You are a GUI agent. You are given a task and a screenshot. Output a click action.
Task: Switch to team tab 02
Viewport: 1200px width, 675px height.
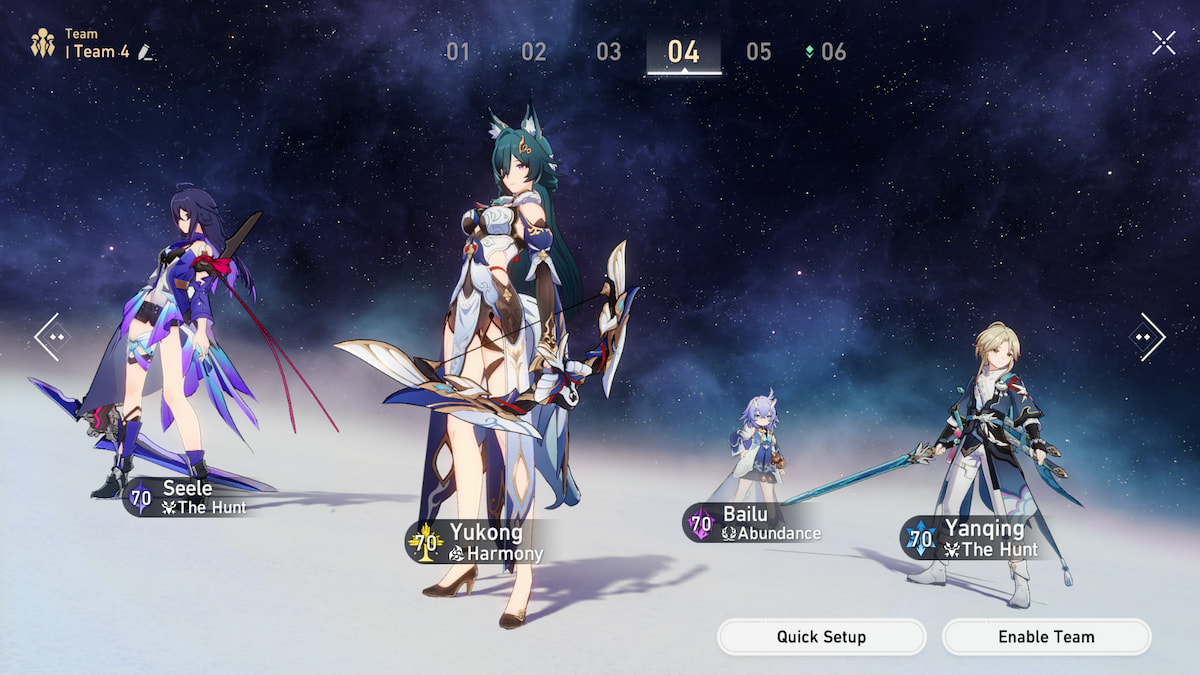tap(533, 52)
